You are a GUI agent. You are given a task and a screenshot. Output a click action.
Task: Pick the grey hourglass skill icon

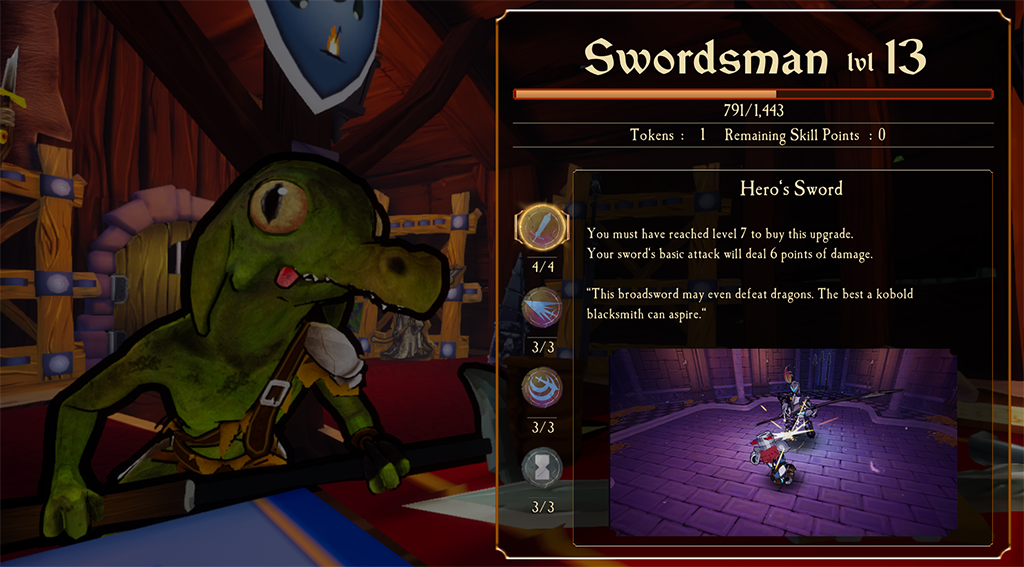click(x=541, y=467)
